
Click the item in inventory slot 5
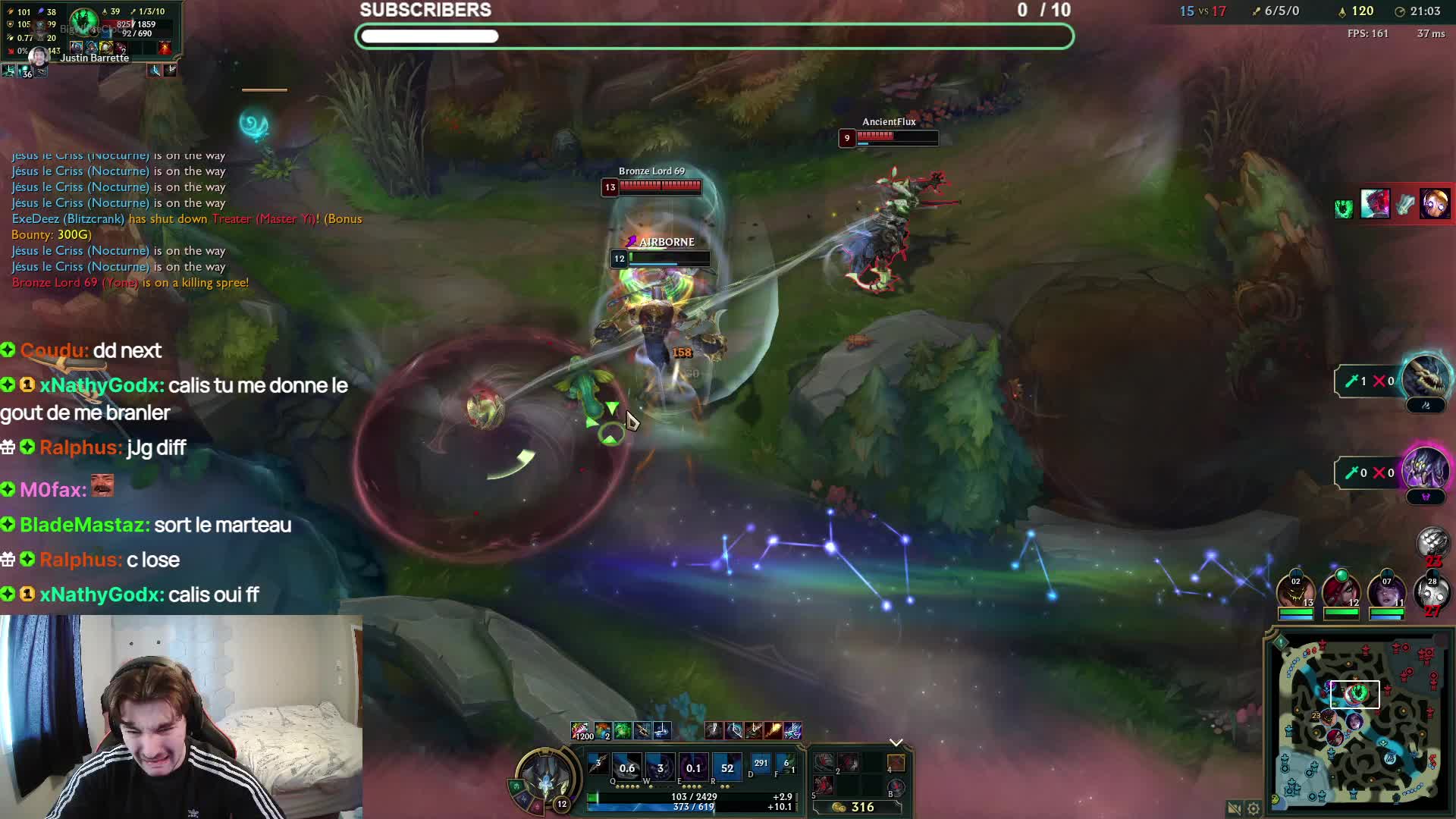[x=824, y=786]
